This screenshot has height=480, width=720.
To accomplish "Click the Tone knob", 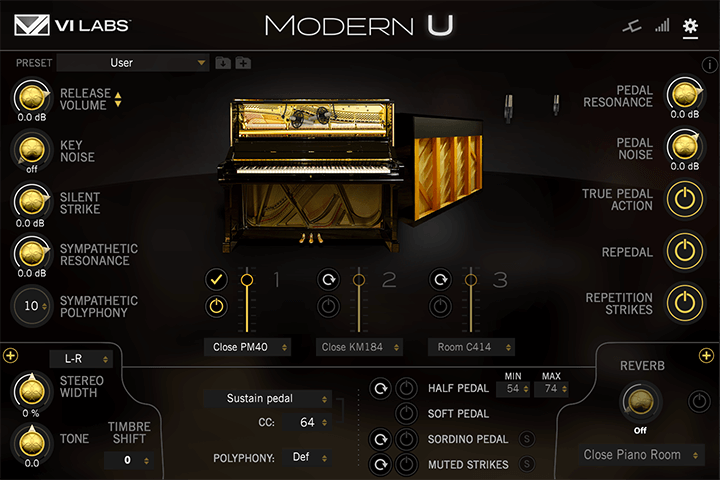I will tap(32, 440).
